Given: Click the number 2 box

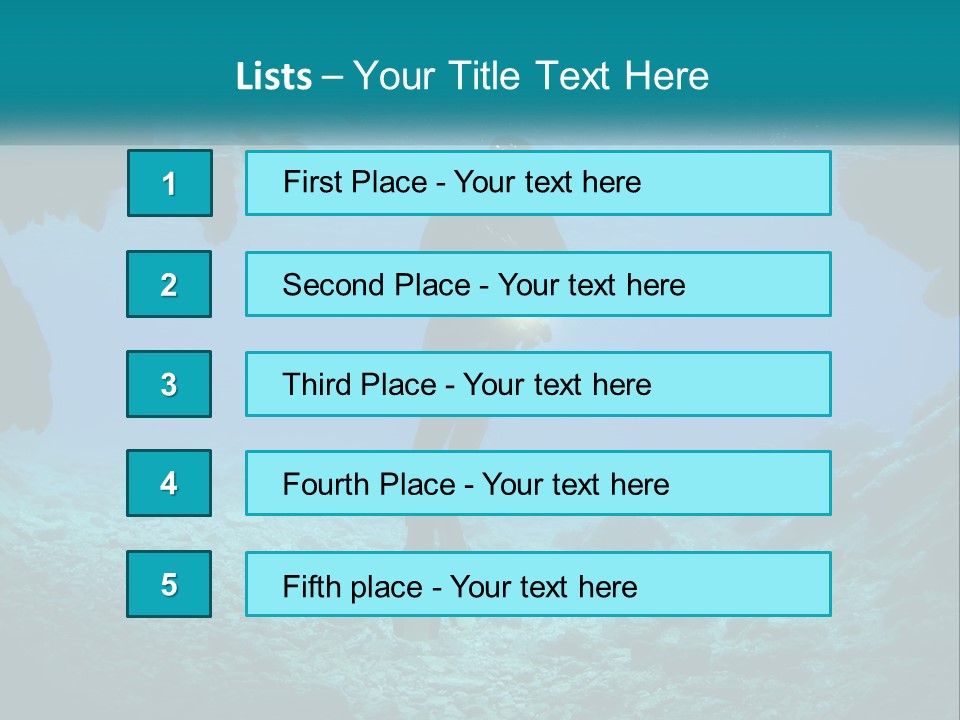Looking at the screenshot, I should pos(169,284).
